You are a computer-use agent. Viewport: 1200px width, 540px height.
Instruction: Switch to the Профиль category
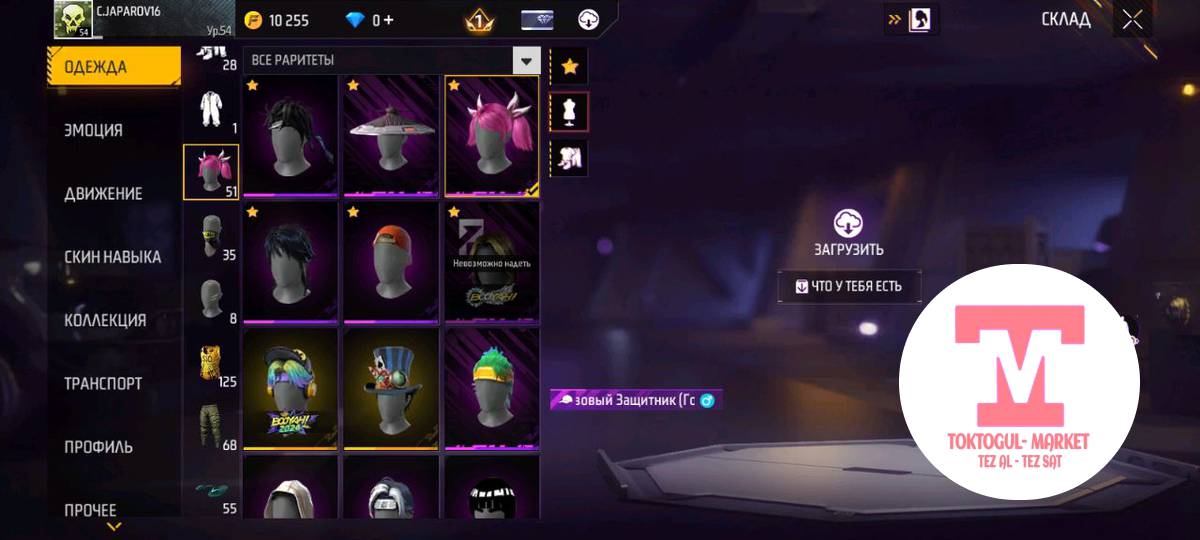pos(99,446)
